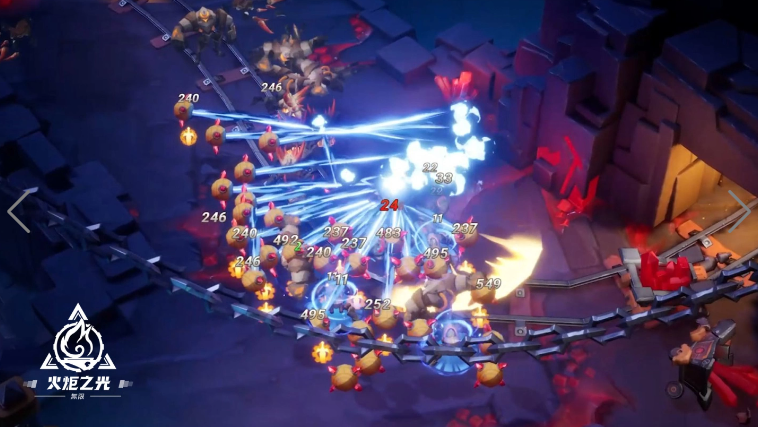Go to the previous screenshot with left arrow
Viewport: 758px width, 429px height.
coord(20,211)
